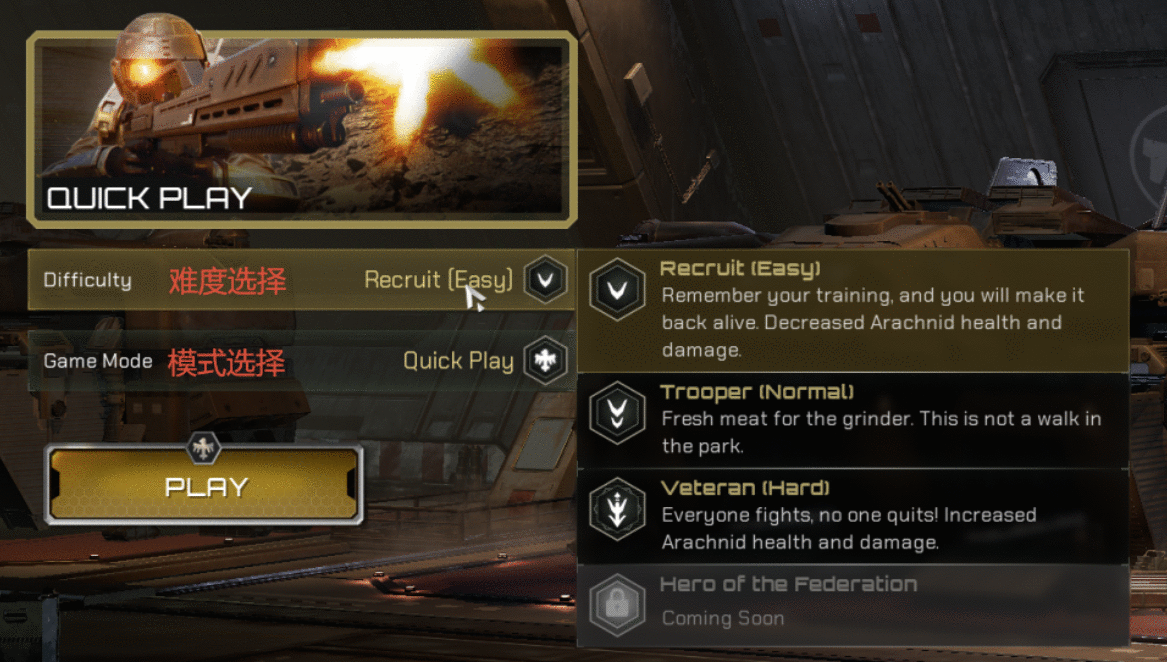Image resolution: width=1167 pixels, height=662 pixels.
Task: Choose Recruit (Easy) difficulty option
Action: coord(852,310)
